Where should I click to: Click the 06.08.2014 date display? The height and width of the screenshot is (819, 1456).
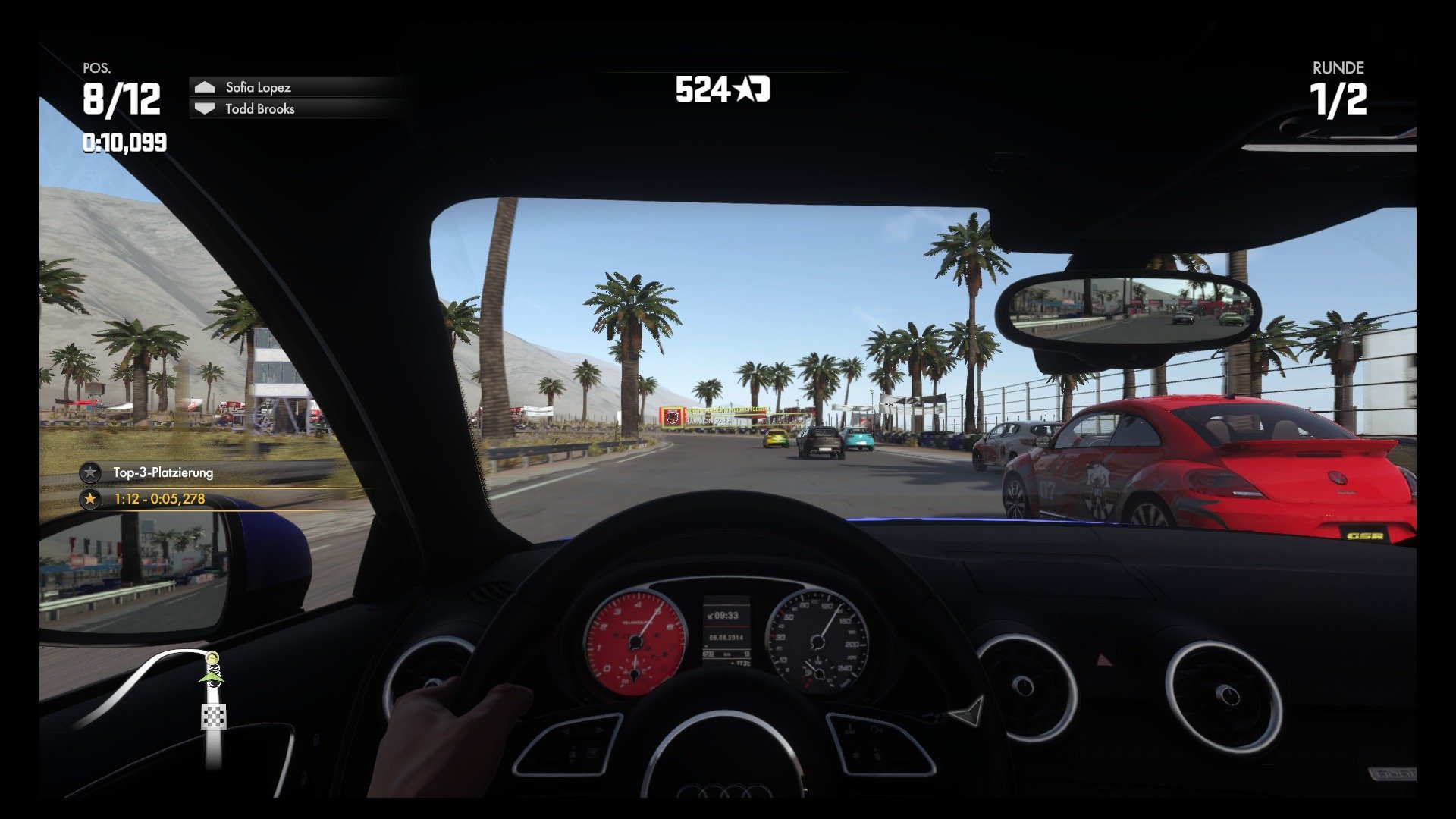(726, 638)
